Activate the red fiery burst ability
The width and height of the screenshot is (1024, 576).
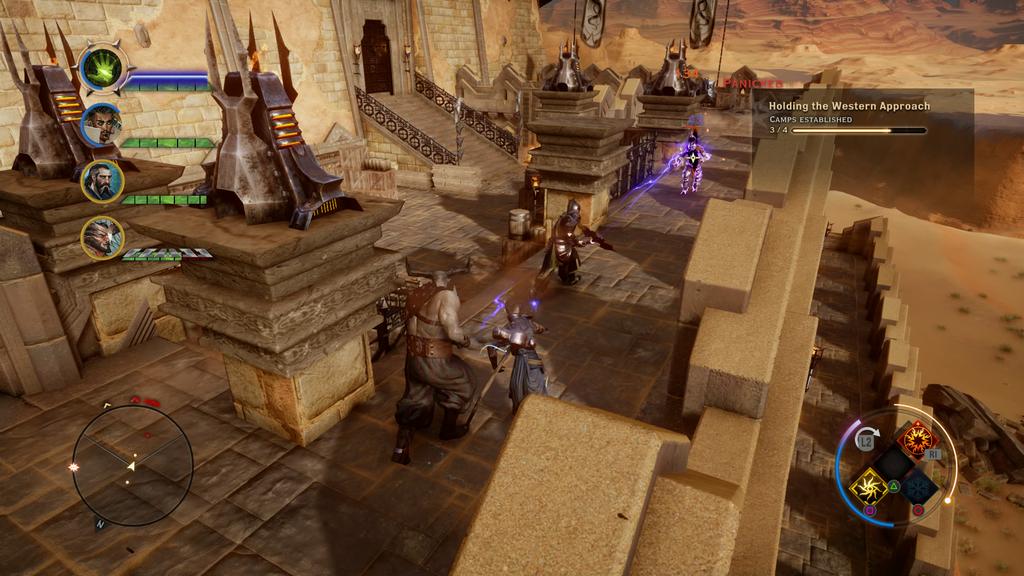(x=915, y=439)
